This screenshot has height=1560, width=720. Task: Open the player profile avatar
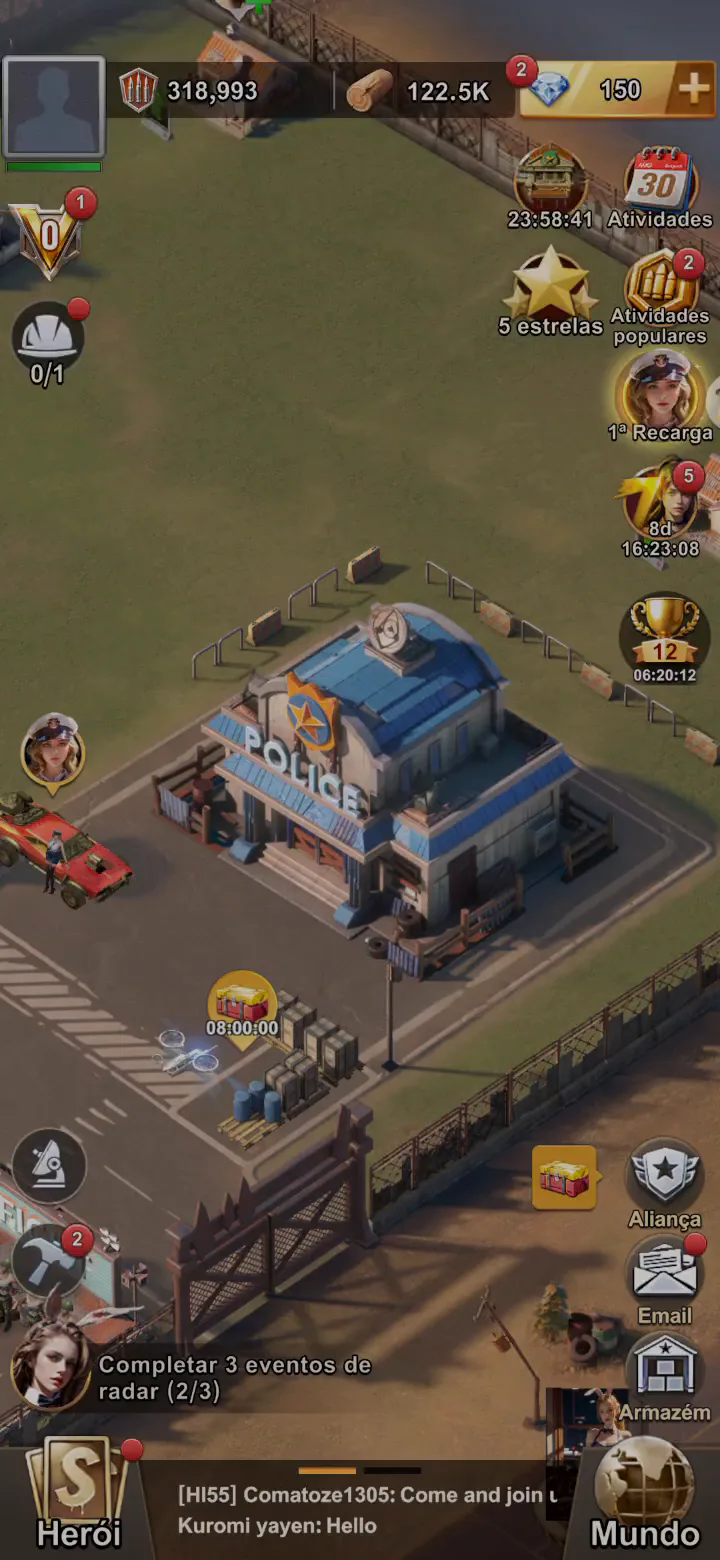(54, 107)
